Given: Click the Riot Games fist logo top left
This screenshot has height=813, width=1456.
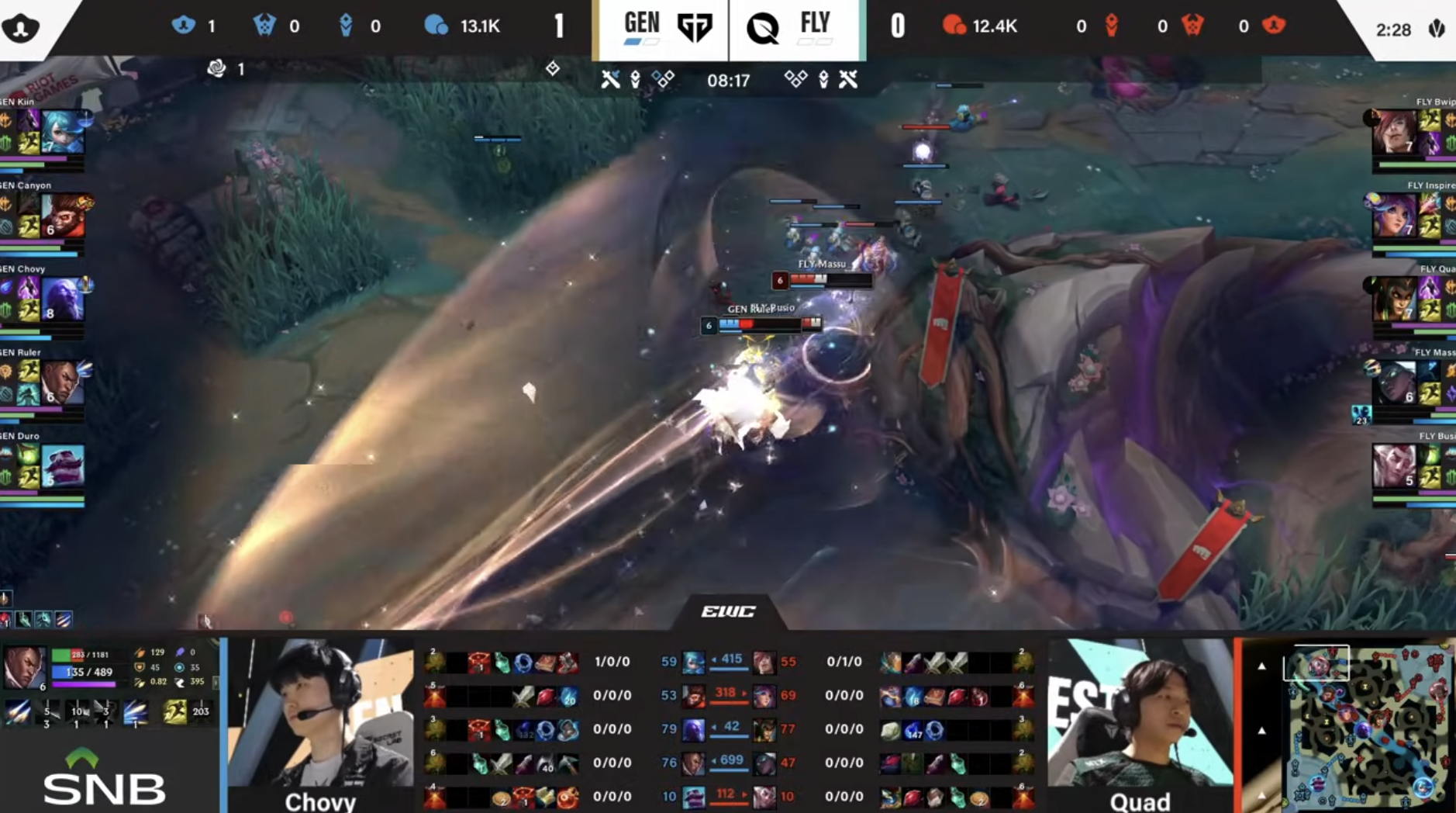Looking at the screenshot, I should 27,26.
